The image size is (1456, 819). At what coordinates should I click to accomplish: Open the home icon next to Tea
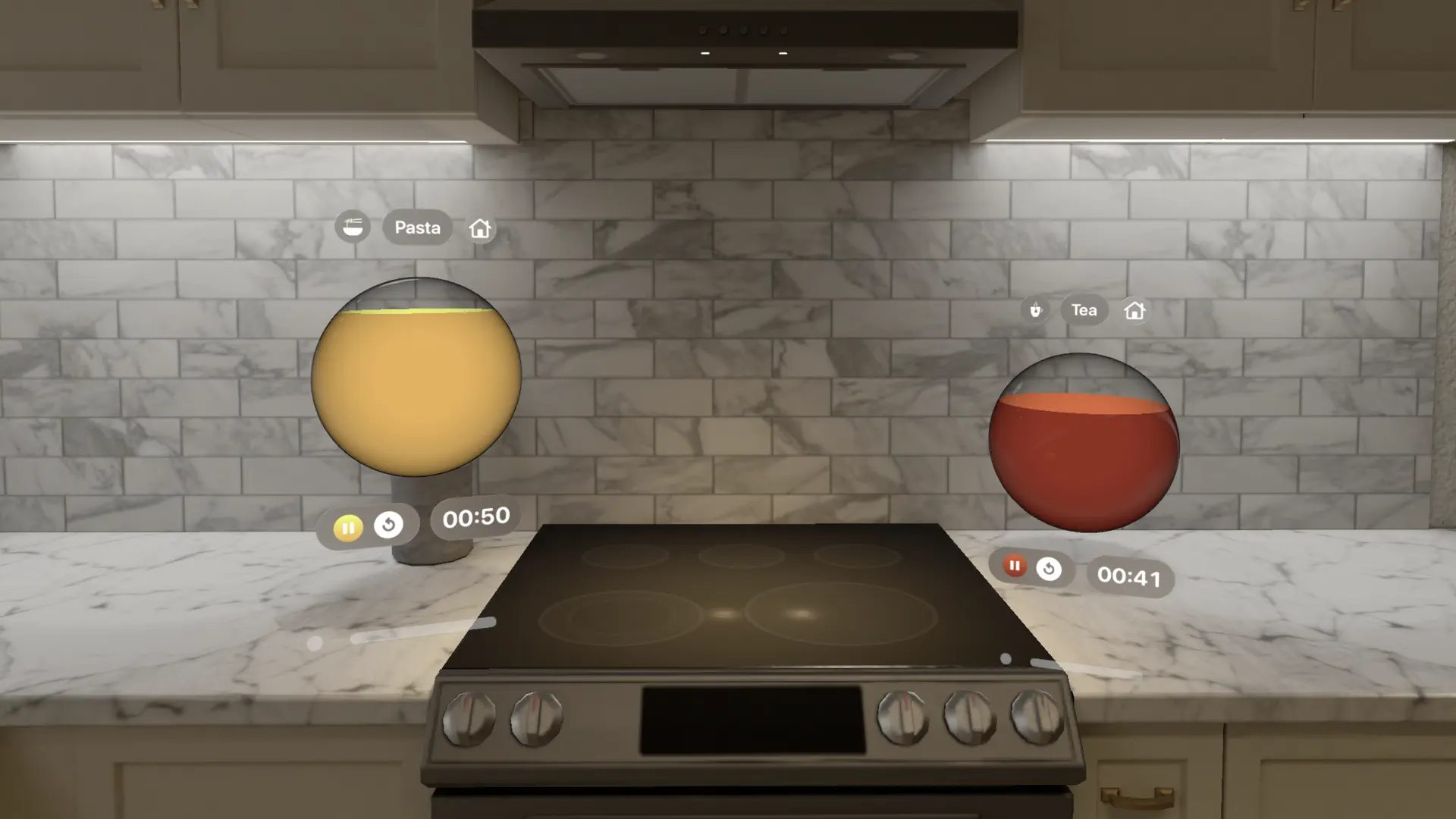(1135, 310)
